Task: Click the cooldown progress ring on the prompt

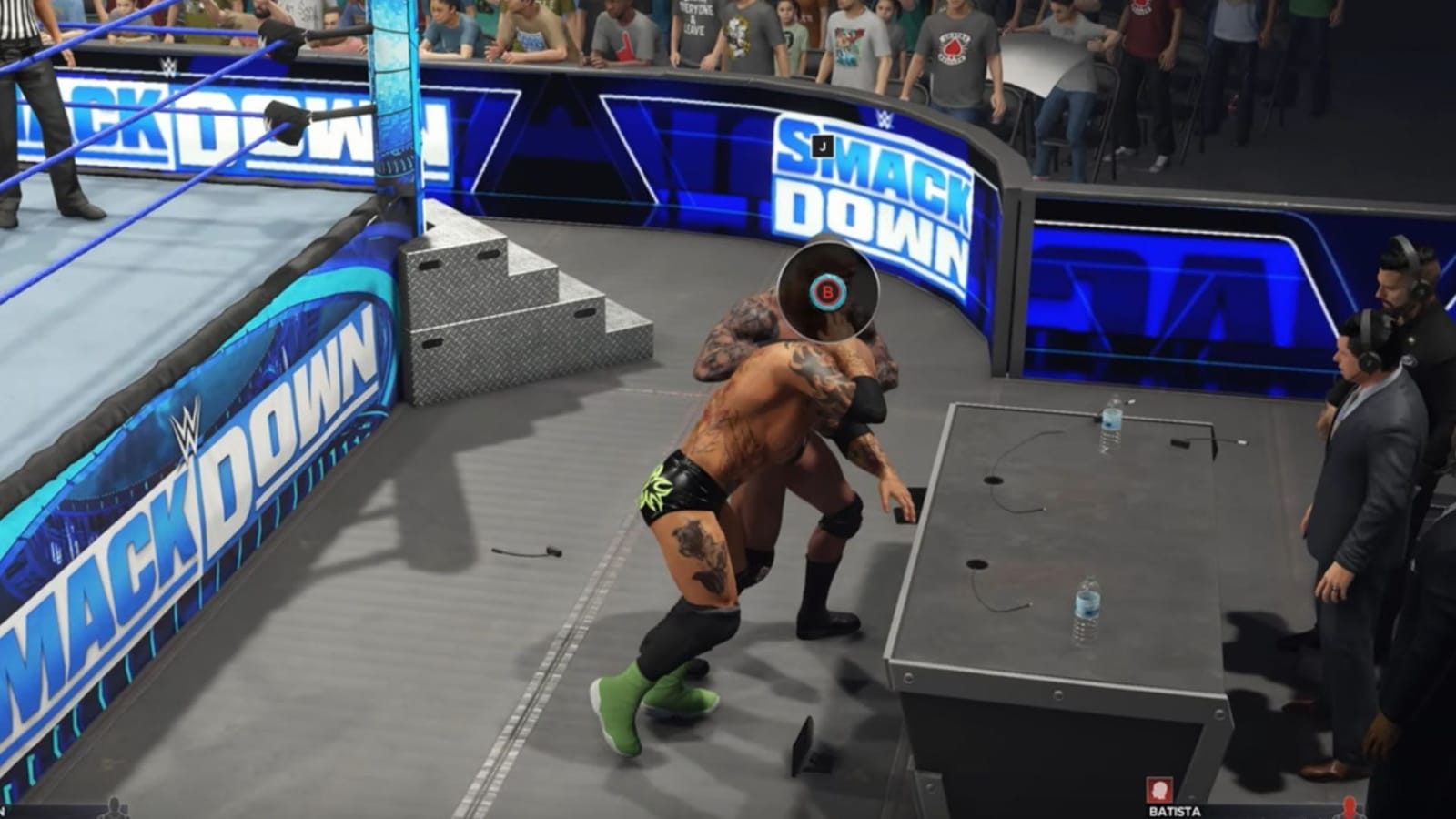Action: [827, 293]
